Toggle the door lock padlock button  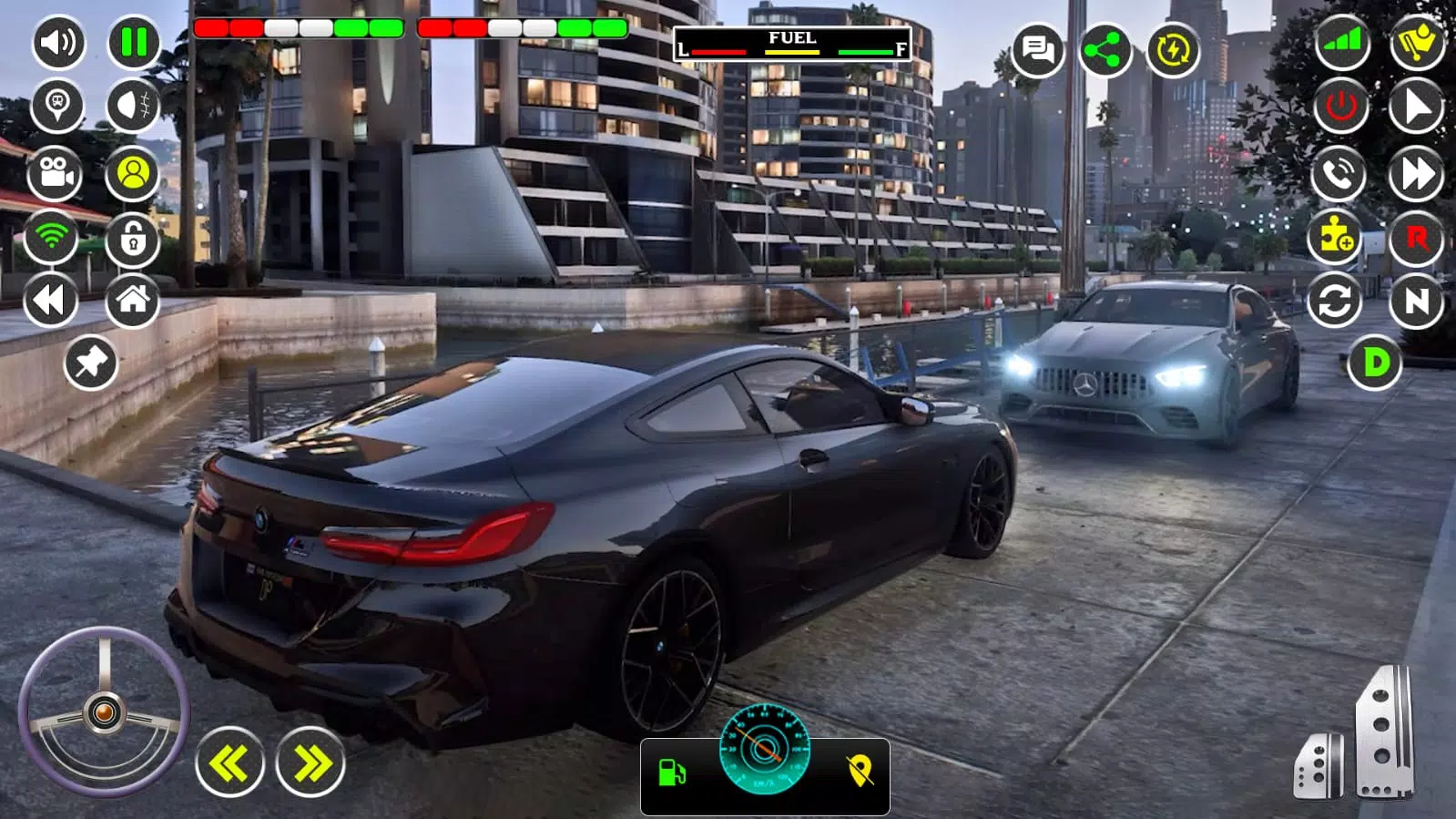[x=133, y=240]
